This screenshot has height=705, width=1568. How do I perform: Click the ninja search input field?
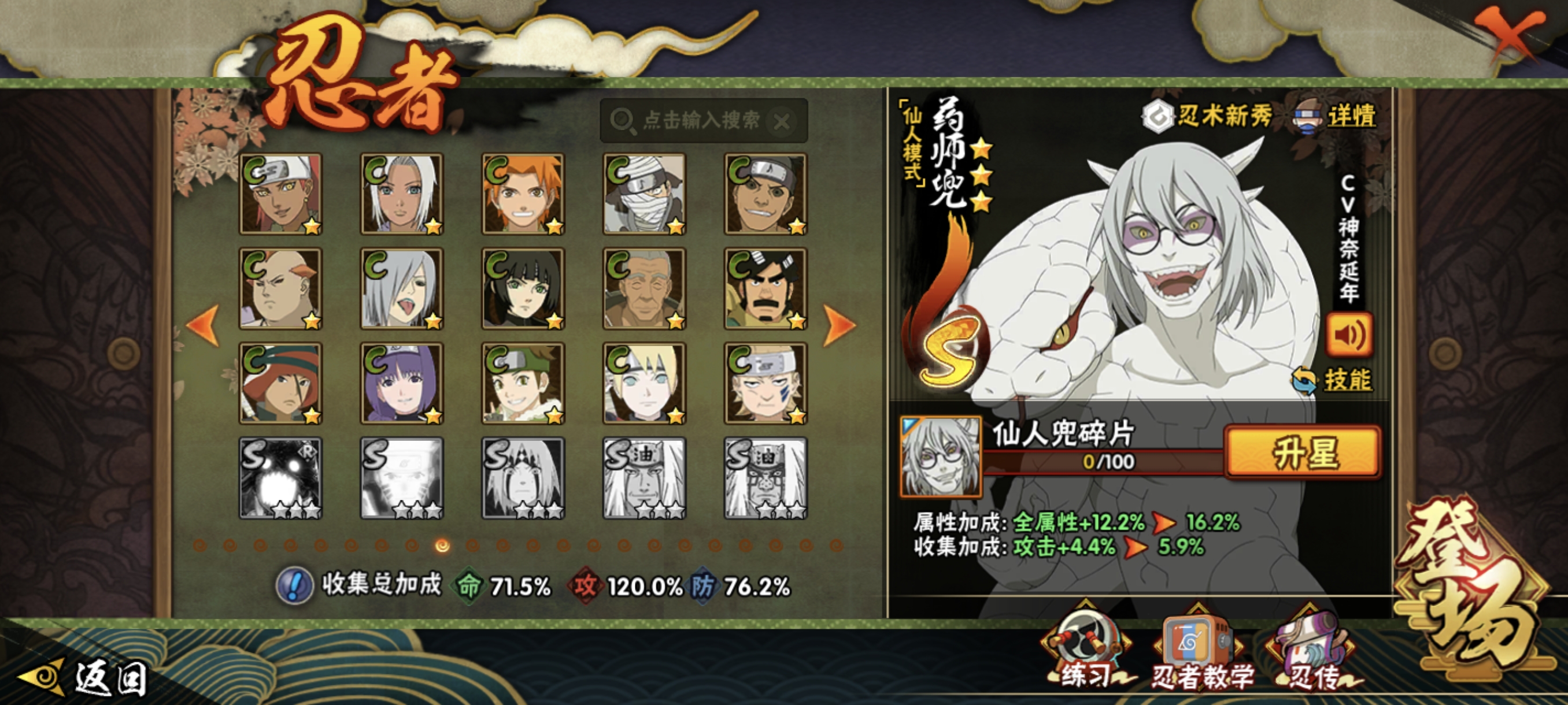700,120
